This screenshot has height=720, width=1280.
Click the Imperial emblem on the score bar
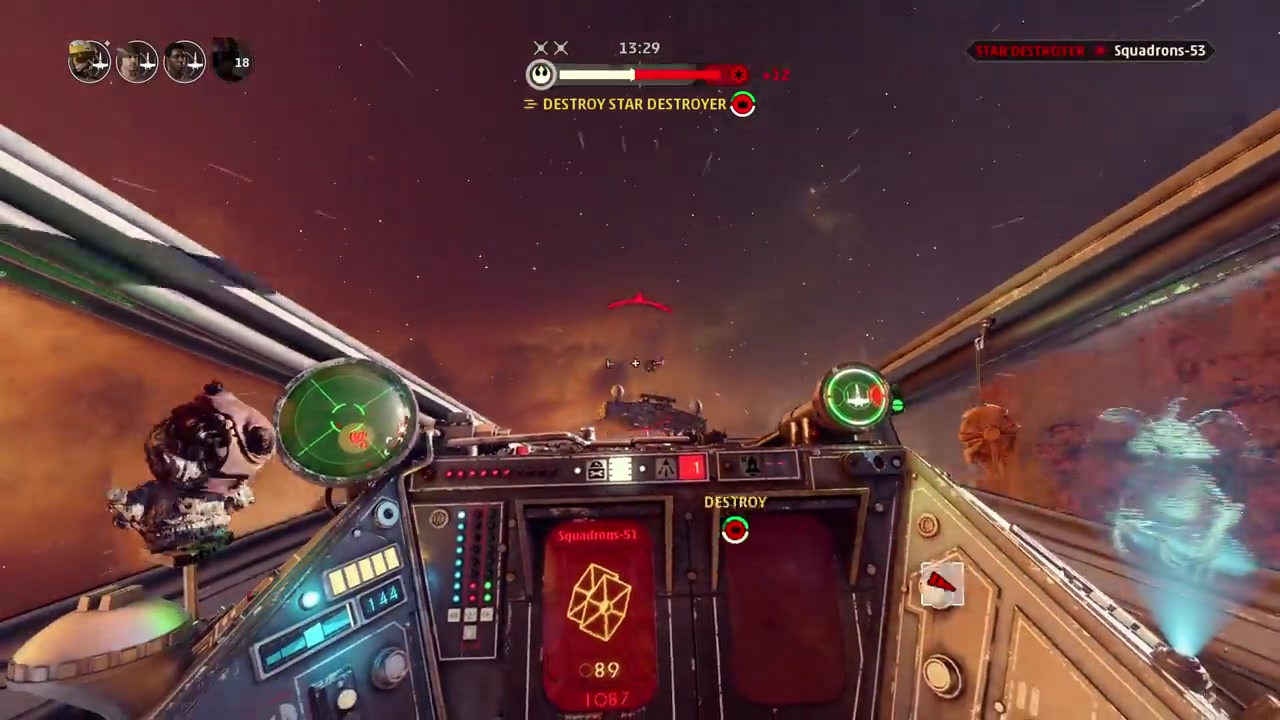pos(738,75)
